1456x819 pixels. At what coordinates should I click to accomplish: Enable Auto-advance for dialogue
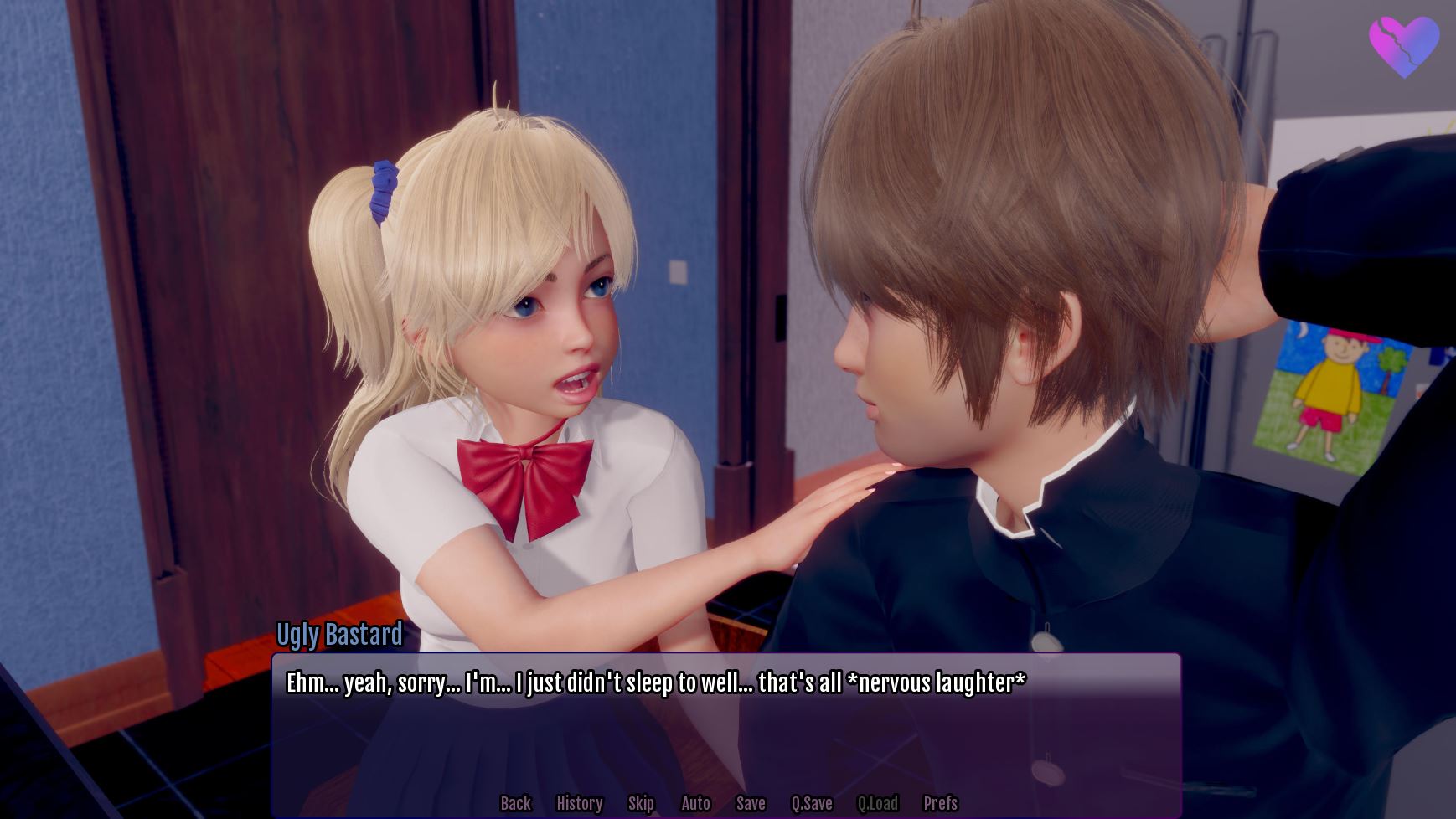coord(695,803)
